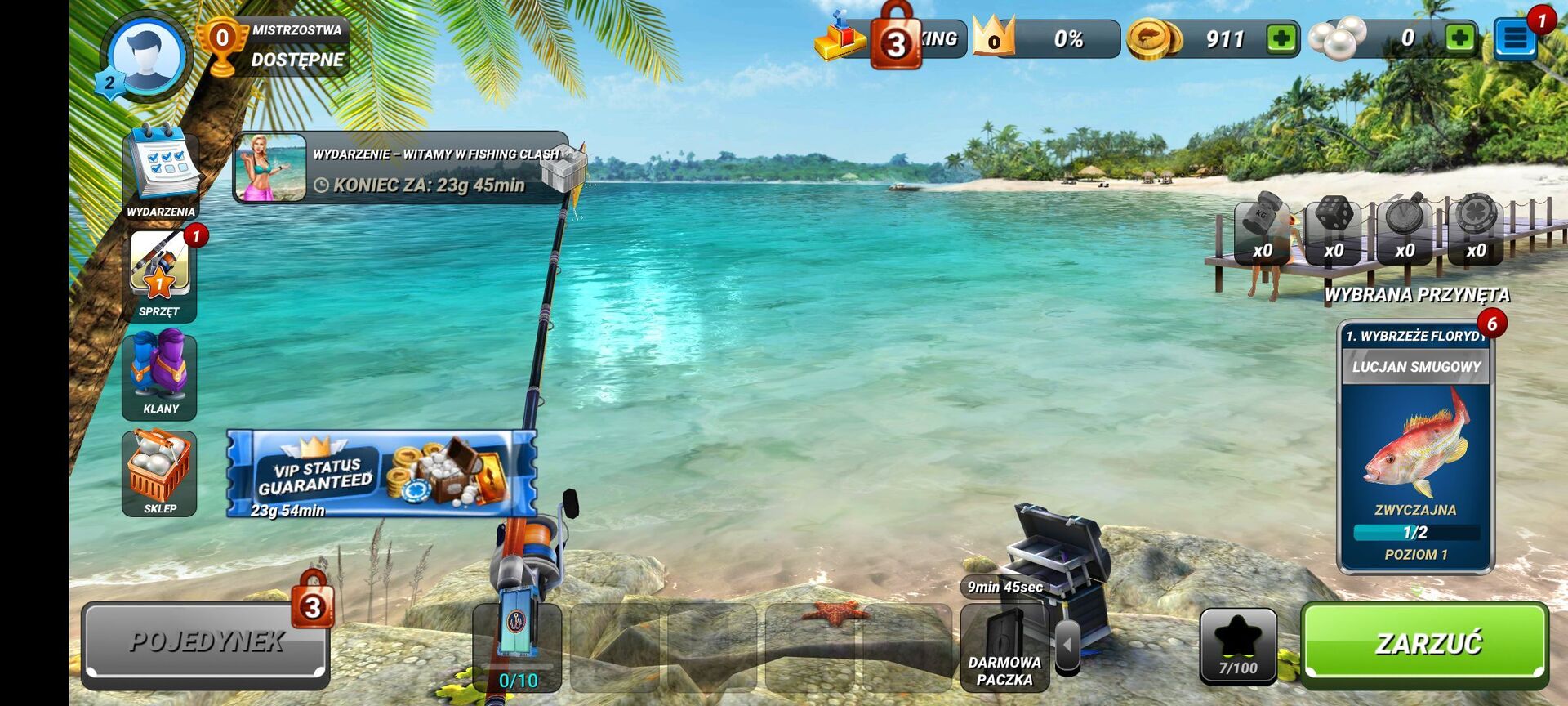Select the dice booster icon

click(x=1333, y=230)
